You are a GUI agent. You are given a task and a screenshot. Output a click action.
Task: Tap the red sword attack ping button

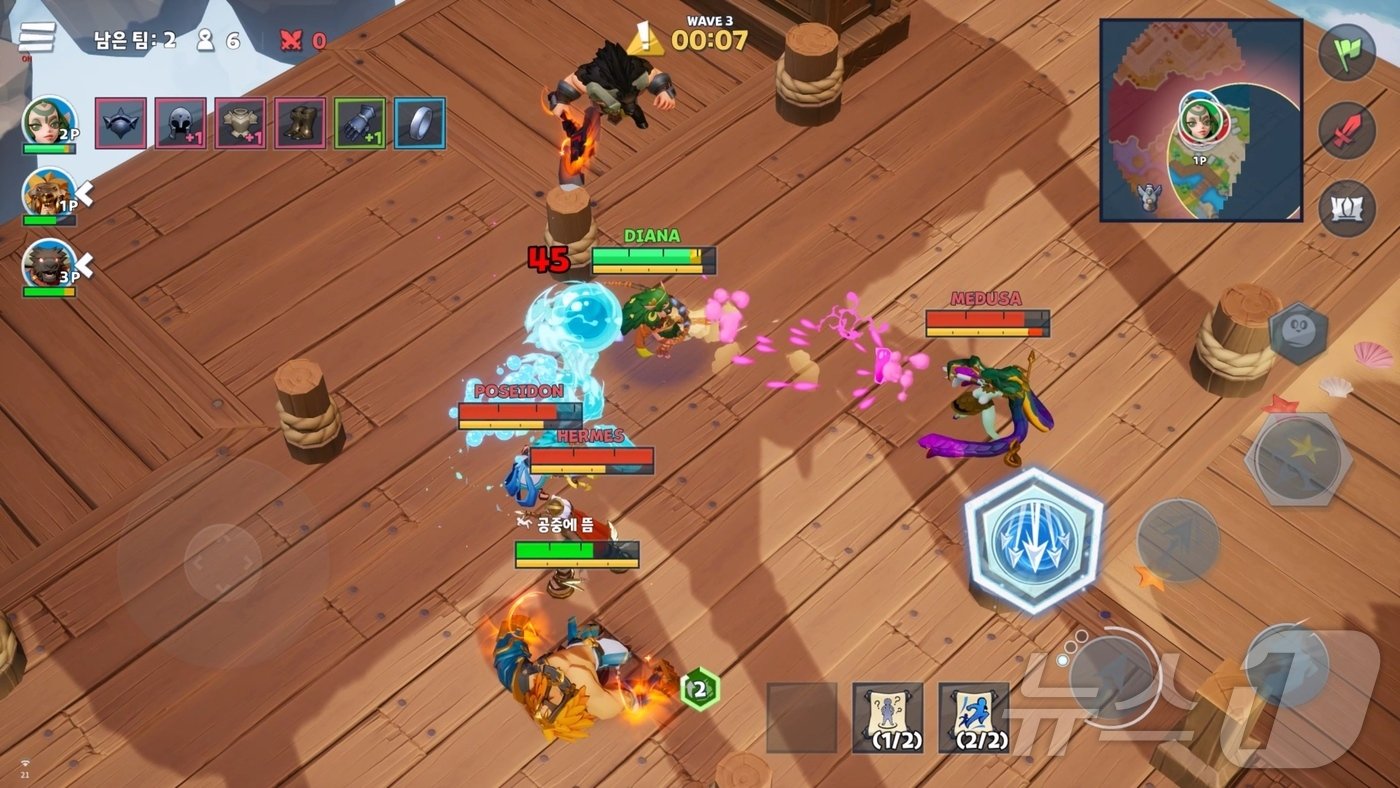click(x=1347, y=130)
